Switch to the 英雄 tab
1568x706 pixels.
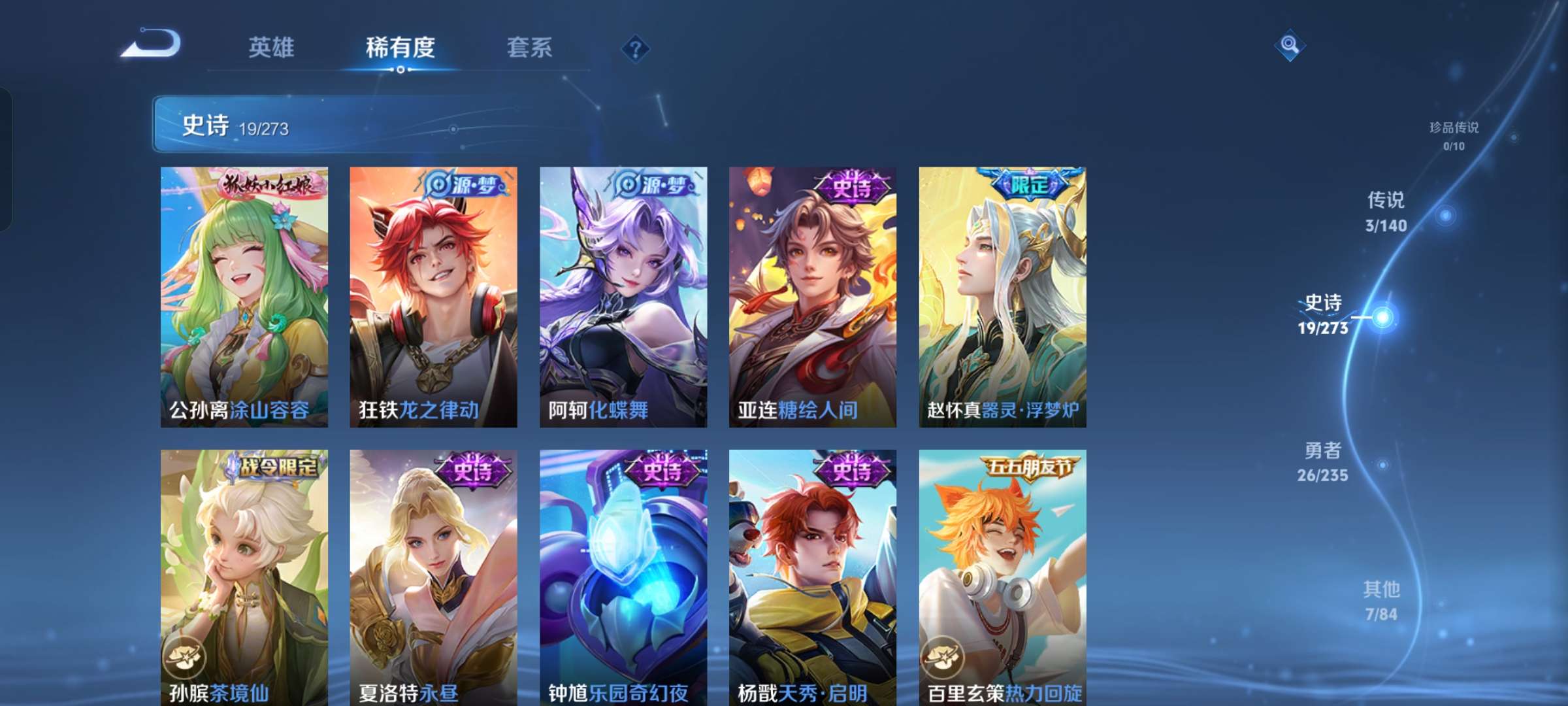[271, 48]
